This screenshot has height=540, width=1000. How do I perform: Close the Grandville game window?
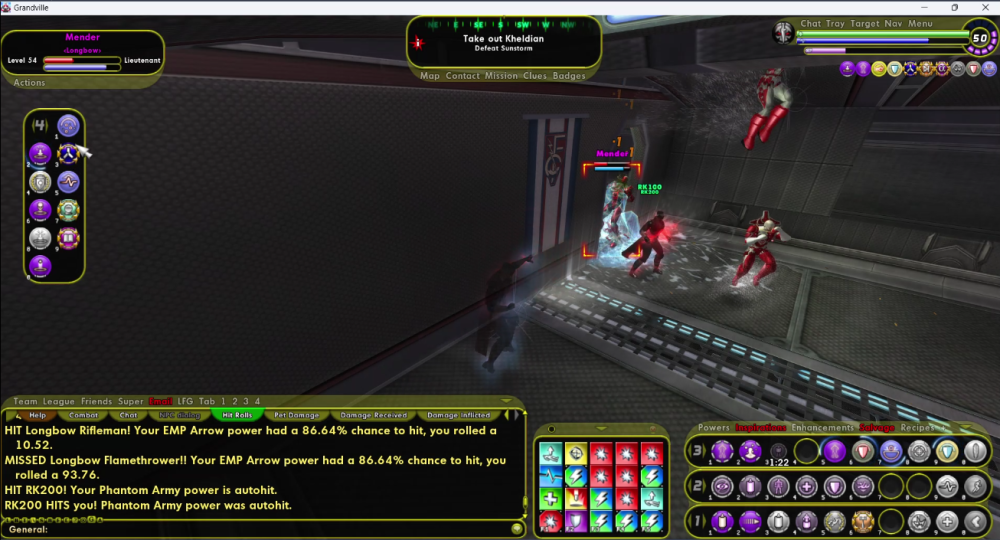click(985, 7)
